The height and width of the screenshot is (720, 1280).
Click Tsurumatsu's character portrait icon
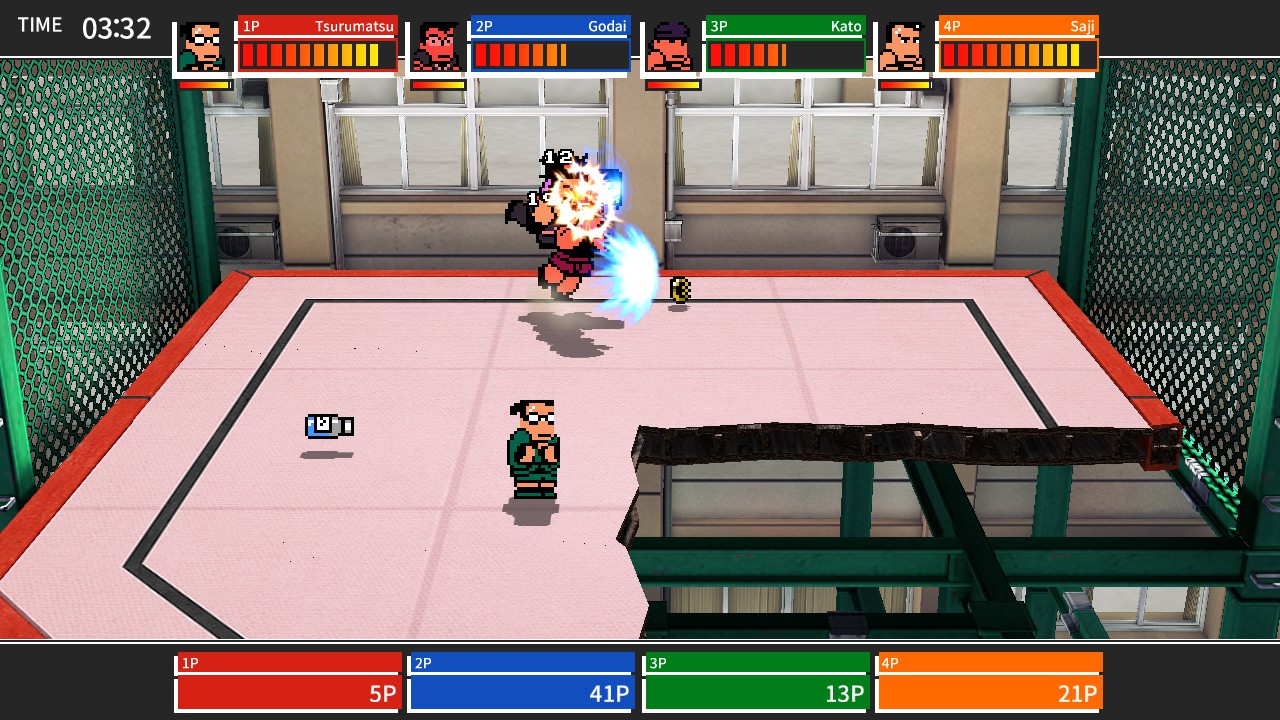click(203, 44)
